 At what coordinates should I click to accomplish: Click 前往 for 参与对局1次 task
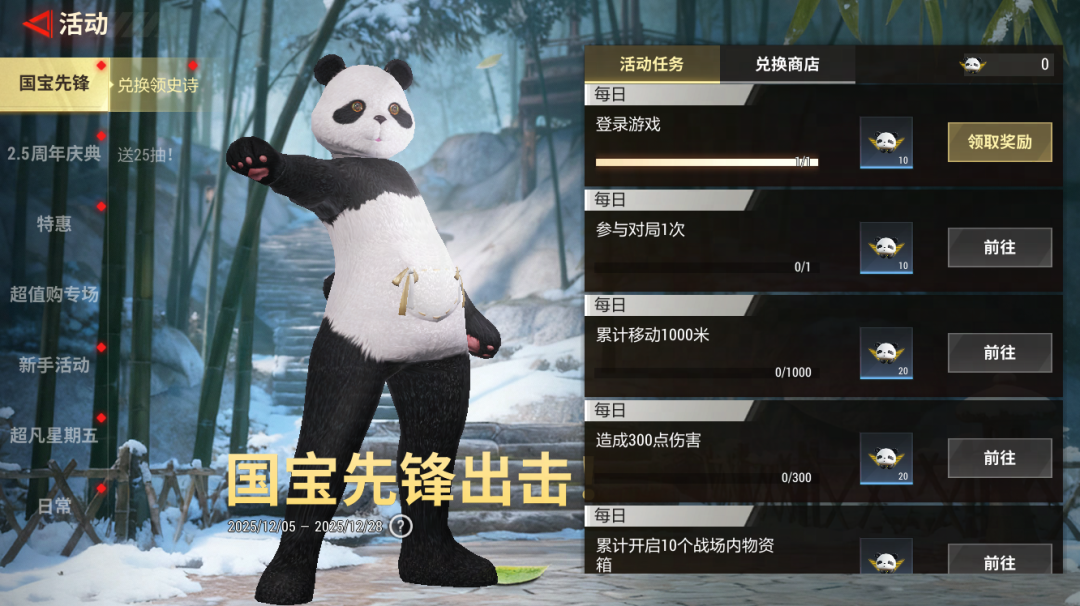pyautogui.click(x=999, y=247)
